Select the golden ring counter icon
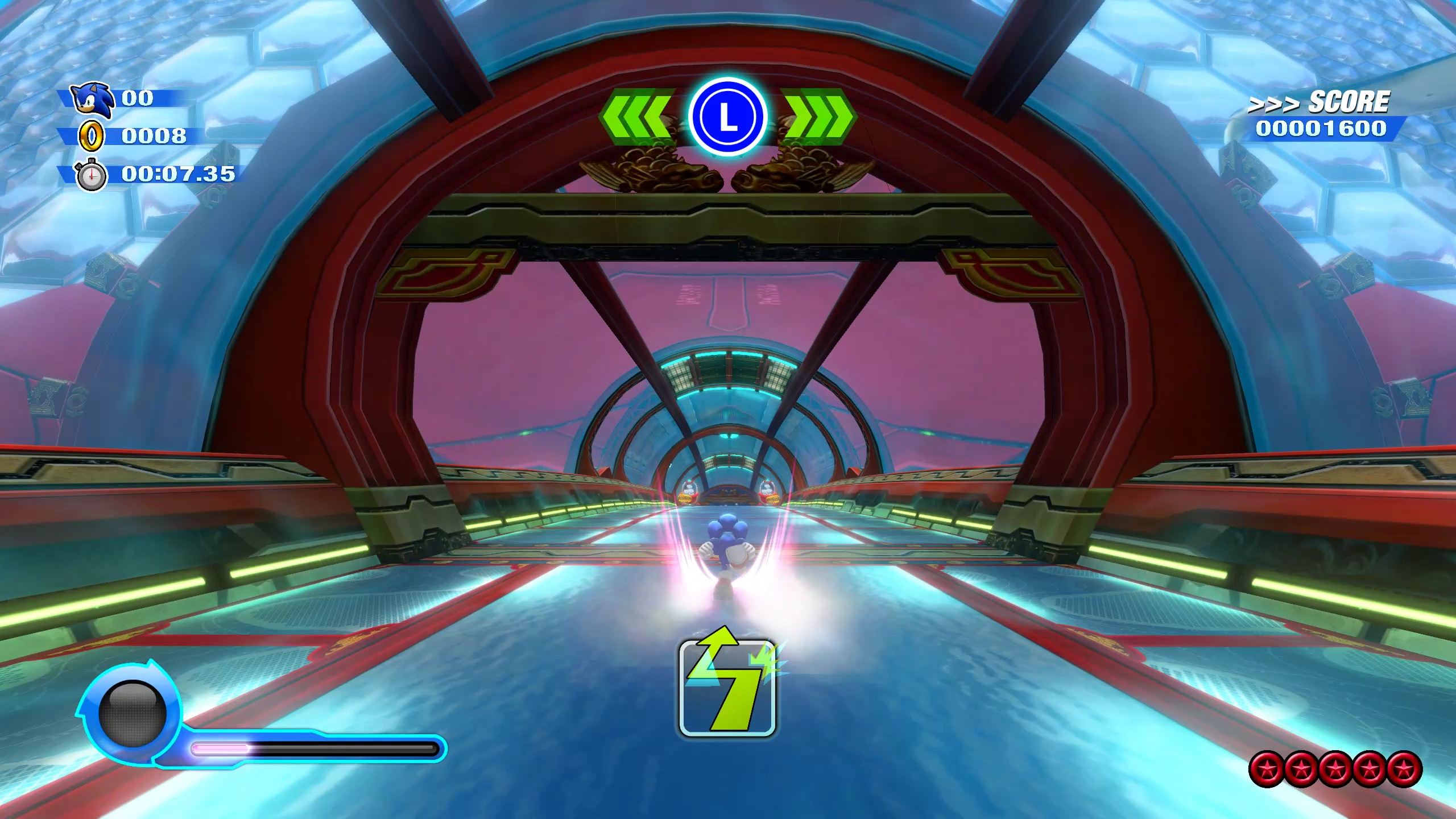The image size is (1456, 819). click(91, 137)
